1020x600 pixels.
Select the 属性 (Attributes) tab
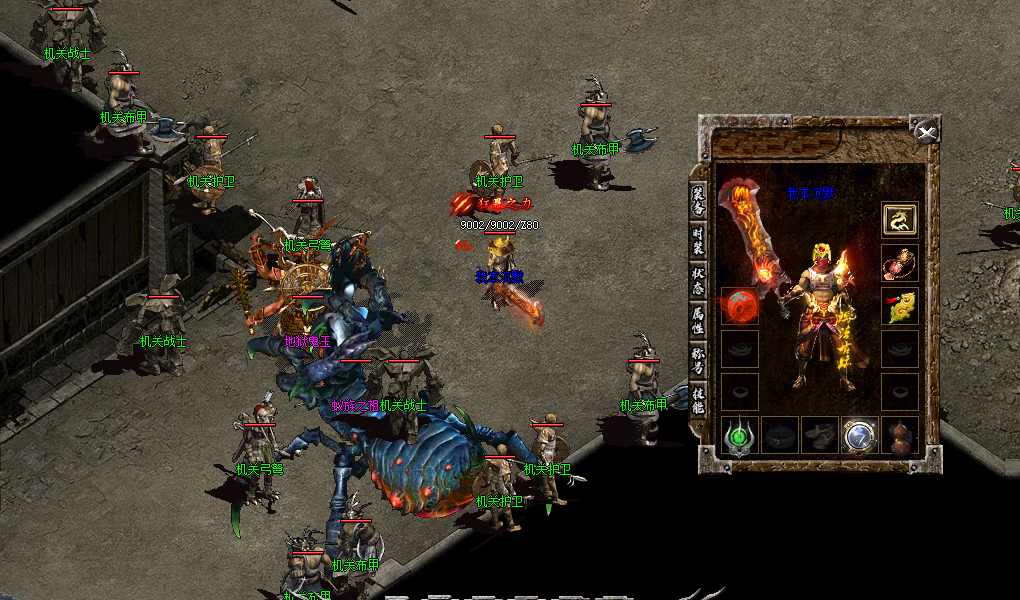coord(698,320)
